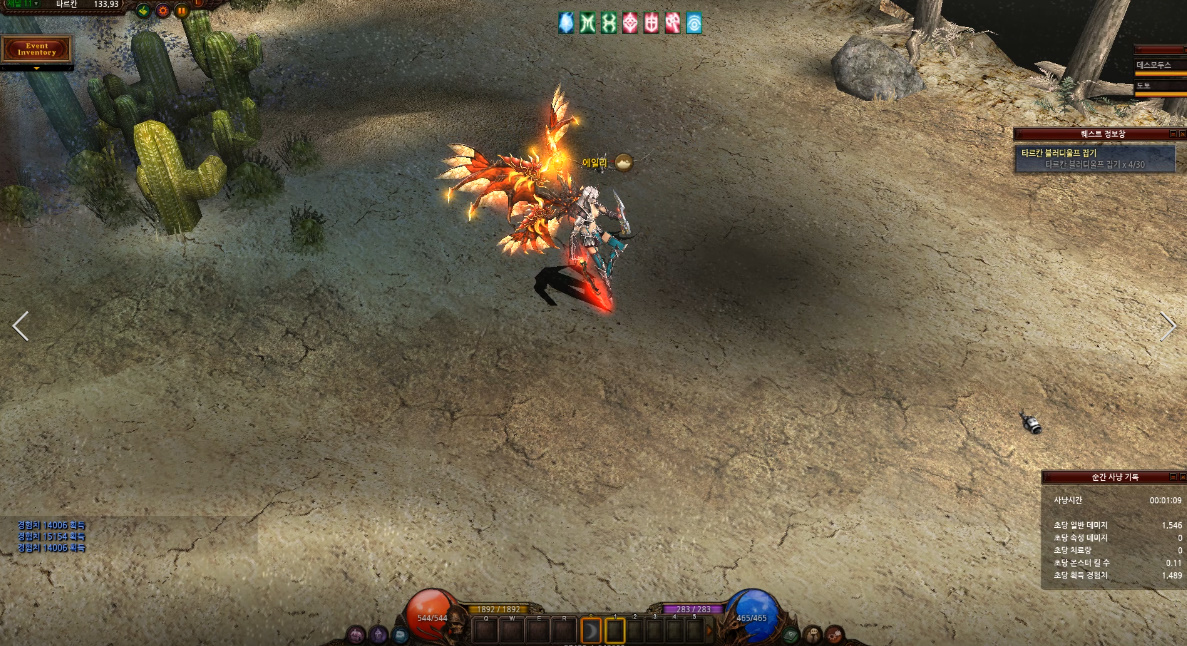Click the green broom icon
Viewport: 1187px width, 646px height.
click(x=143, y=11)
